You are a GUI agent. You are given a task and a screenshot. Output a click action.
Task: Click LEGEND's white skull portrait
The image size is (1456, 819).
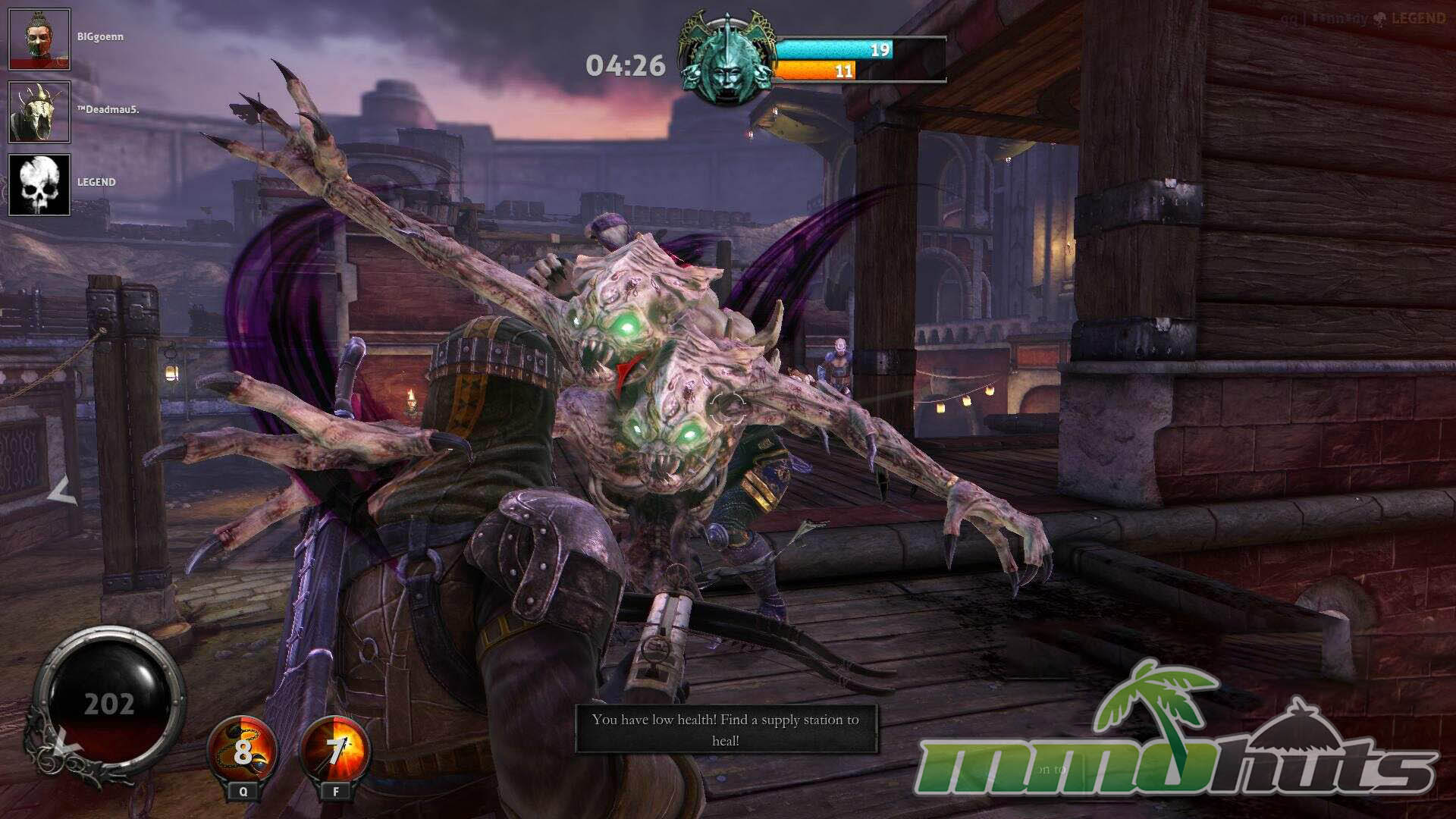click(x=39, y=185)
